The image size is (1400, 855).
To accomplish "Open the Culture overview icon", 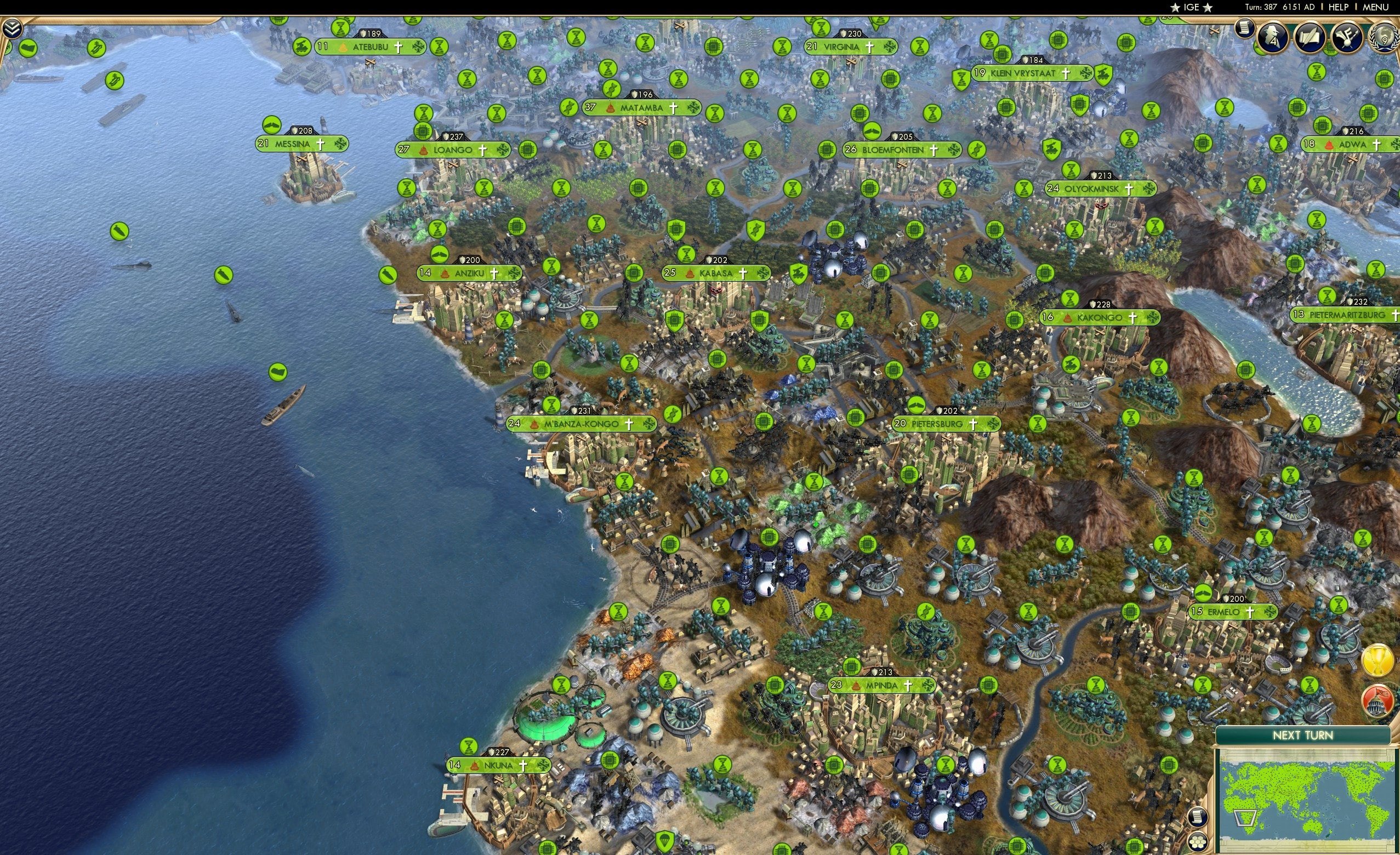I will (1348, 37).
